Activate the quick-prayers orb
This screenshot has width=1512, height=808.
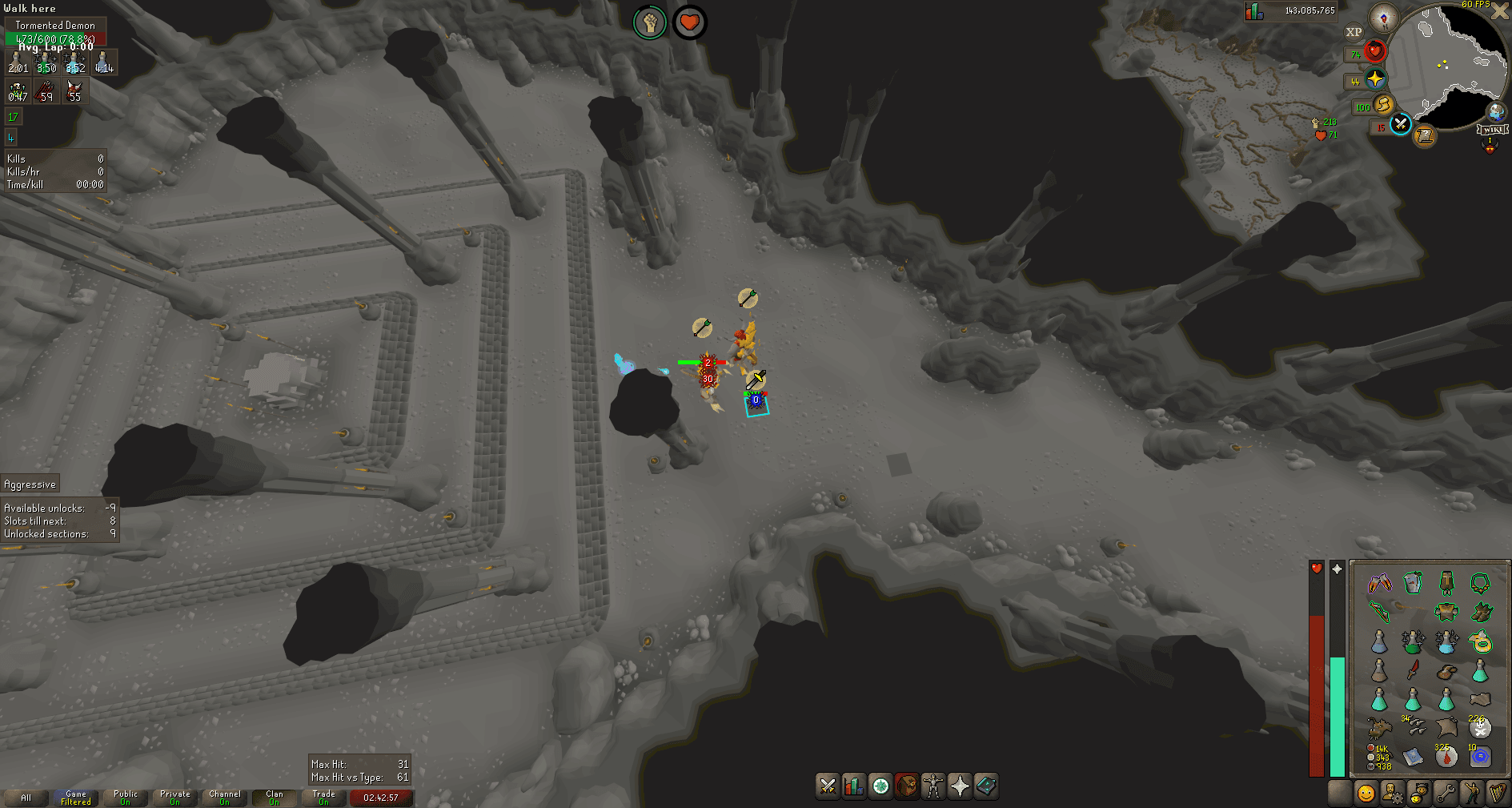tap(1375, 79)
